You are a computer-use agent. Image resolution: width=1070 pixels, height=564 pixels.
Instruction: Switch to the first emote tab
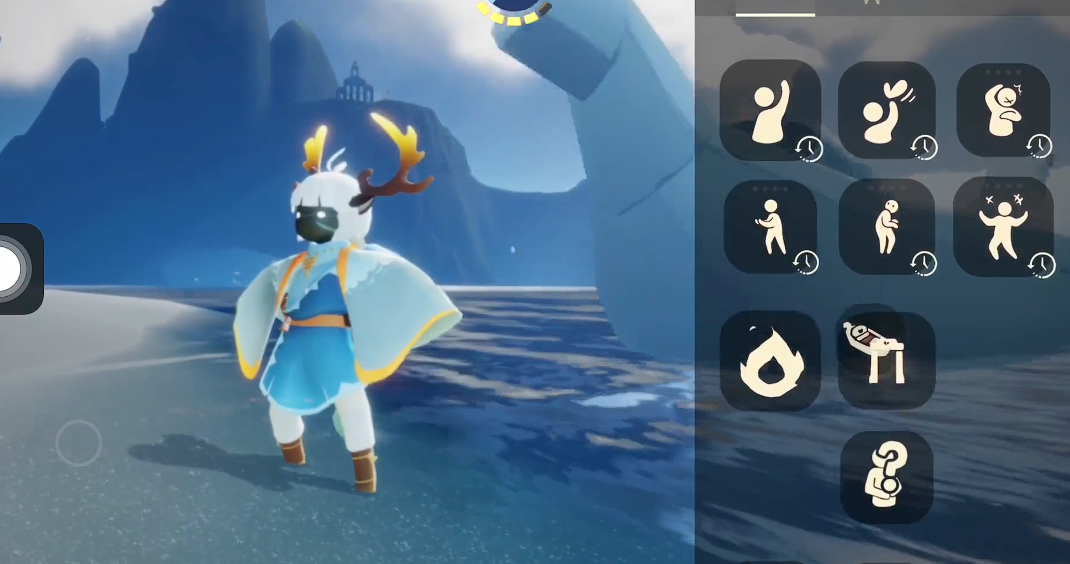point(775,8)
